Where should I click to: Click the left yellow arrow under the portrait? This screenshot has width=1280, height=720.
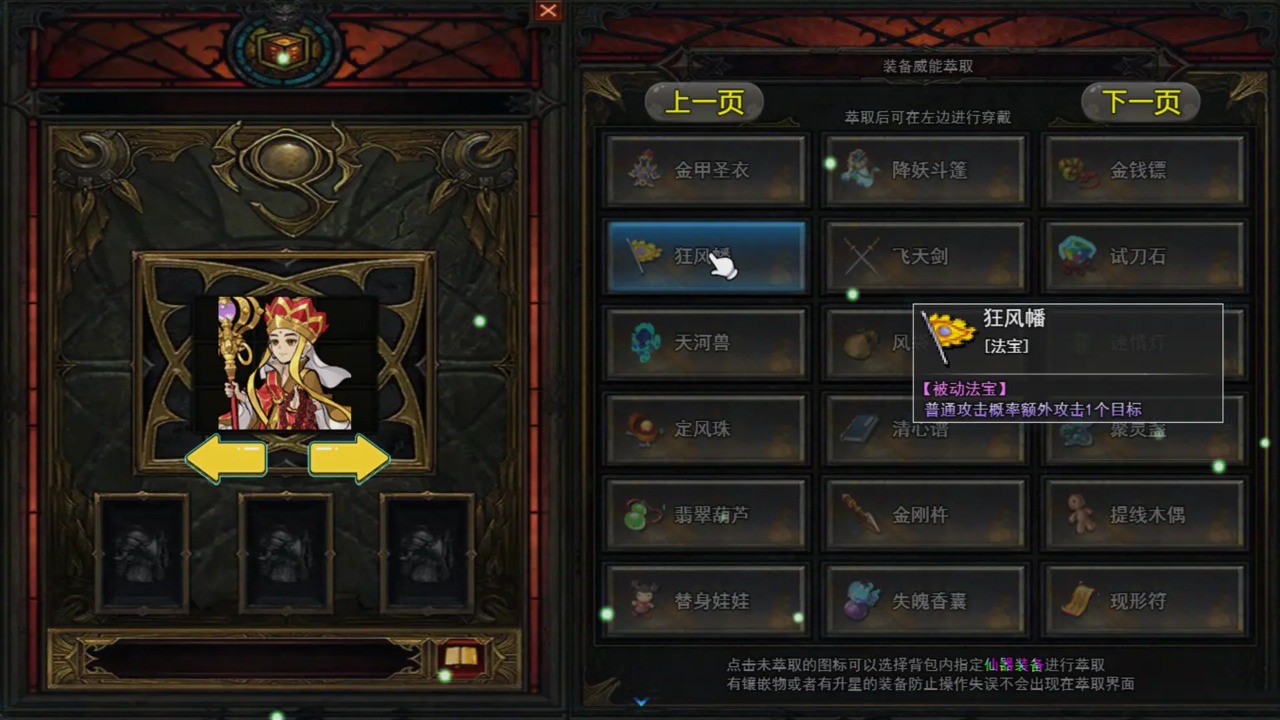(x=228, y=457)
